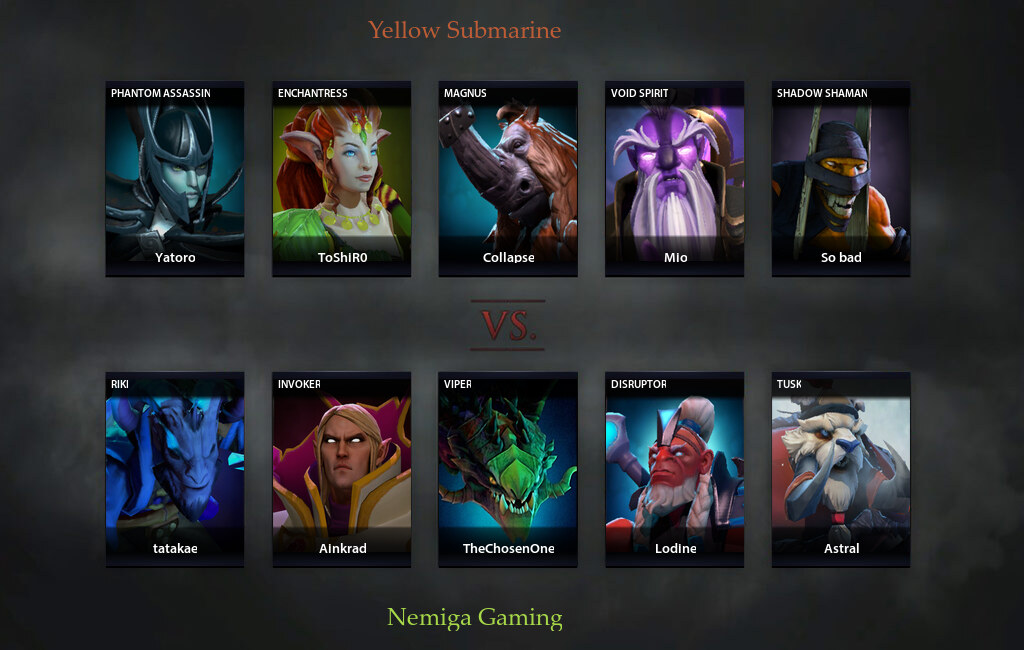Open Mio's Void Spirit card
This screenshot has width=1024, height=650.
675,178
